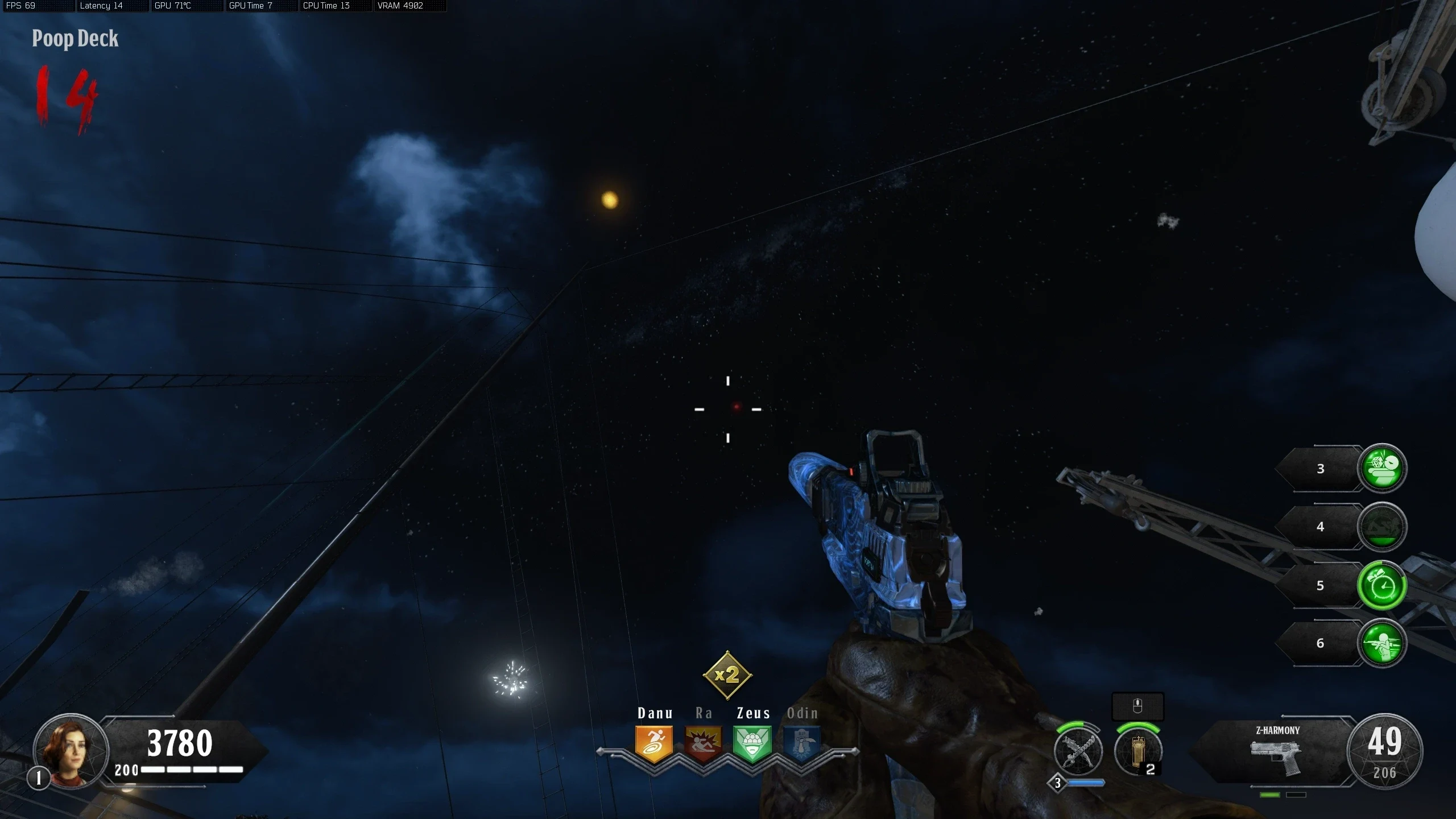This screenshot has width=1456, height=819.
Task: Click the player character portrait
Action: coord(71,751)
